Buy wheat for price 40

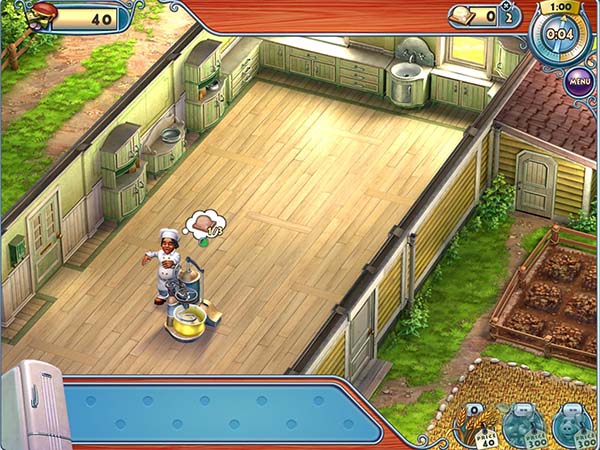pyautogui.click(x=474, y=424)
